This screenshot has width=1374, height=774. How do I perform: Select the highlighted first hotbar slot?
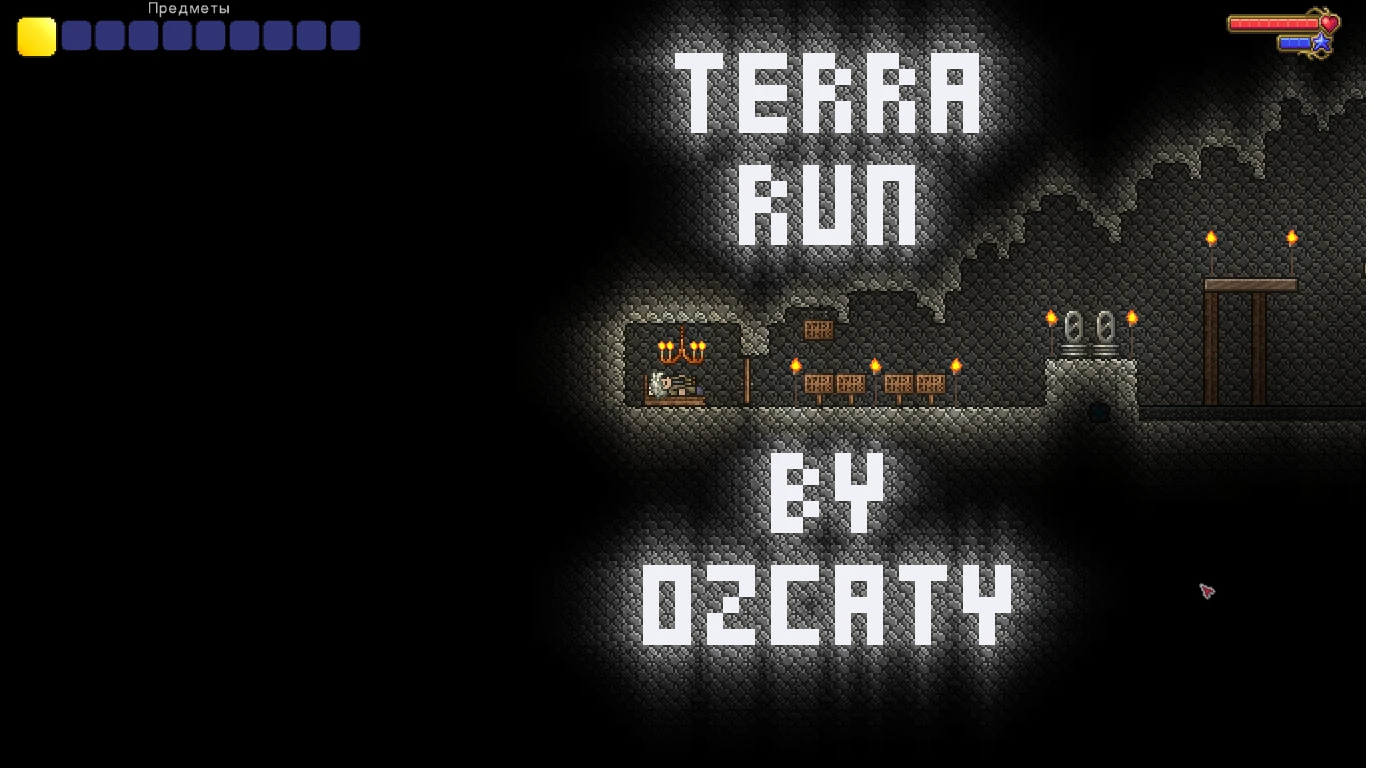click(x=36, y=37)
